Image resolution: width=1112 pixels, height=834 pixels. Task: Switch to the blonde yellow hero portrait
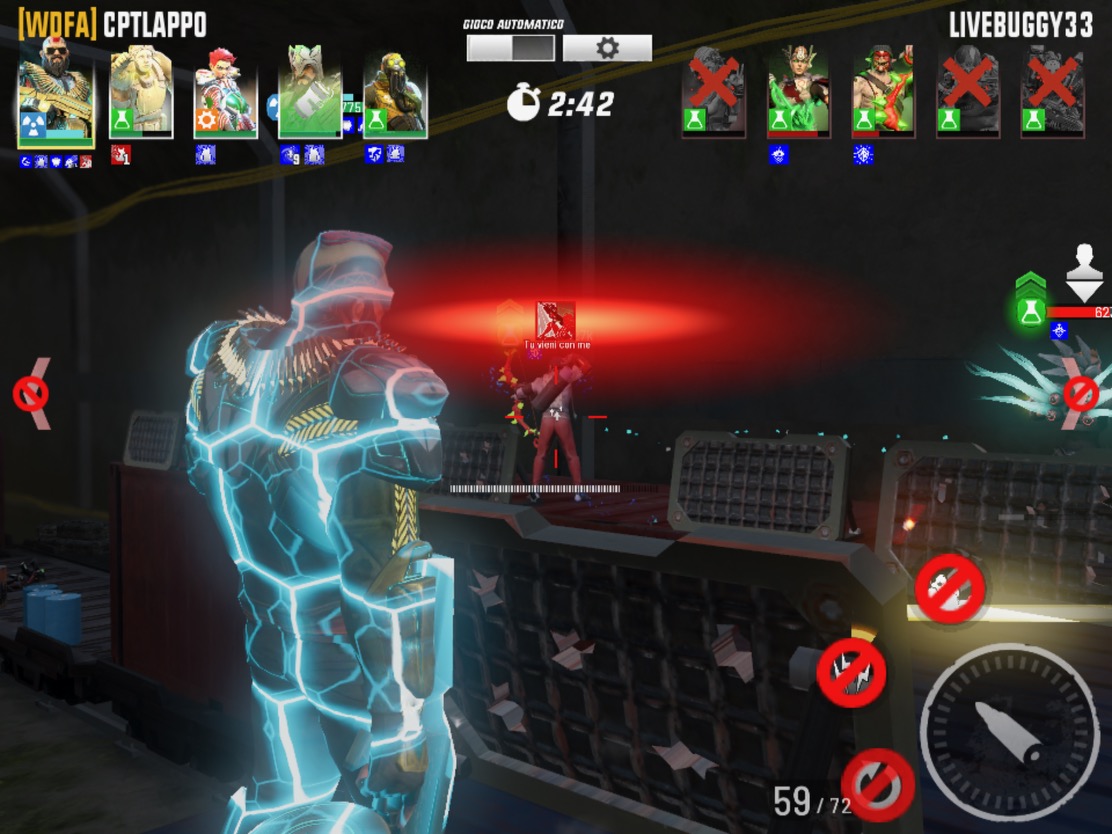[141, 91]
